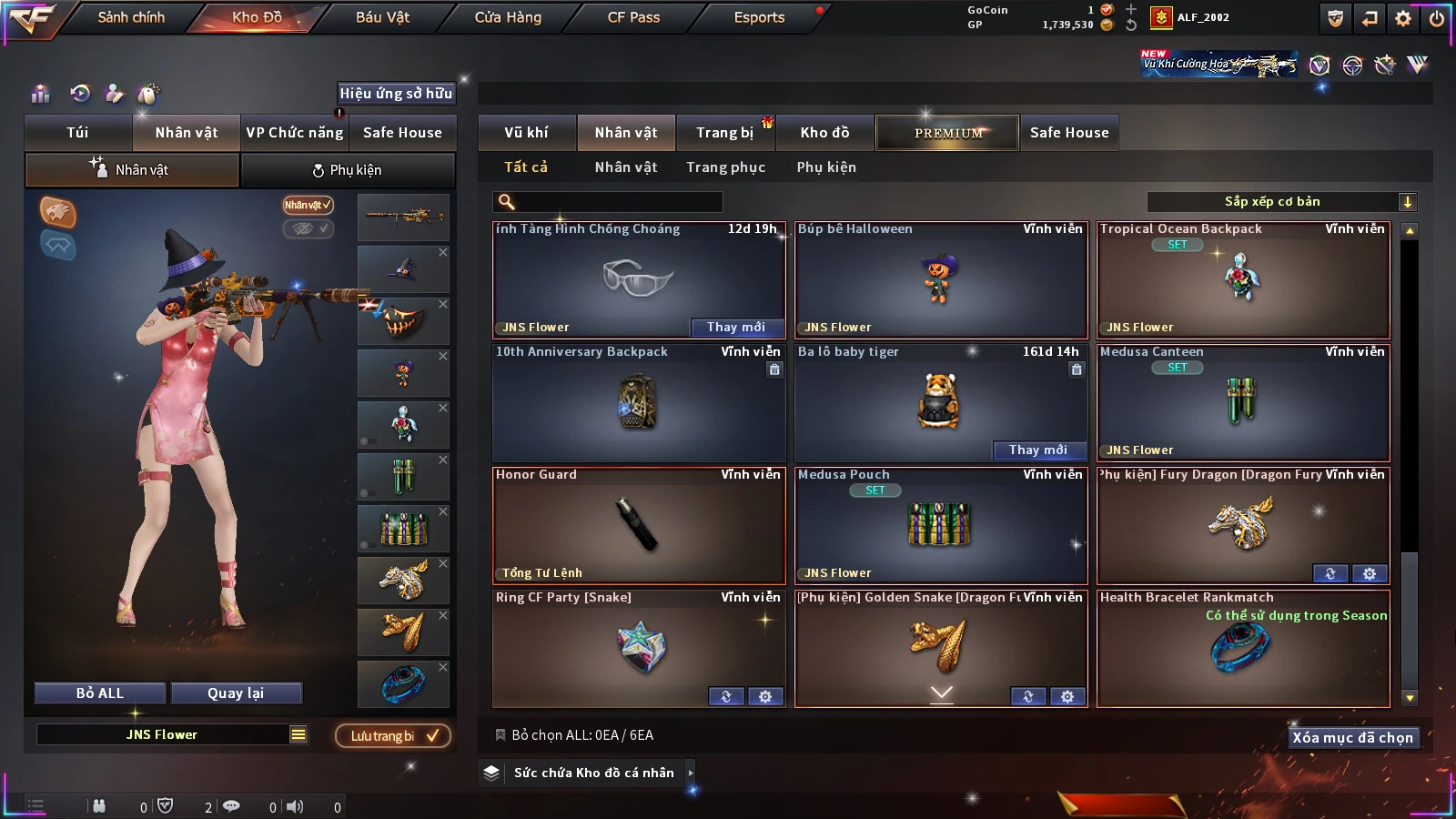
Task: Open settings with the gear icon
Action: [1403, 18]
